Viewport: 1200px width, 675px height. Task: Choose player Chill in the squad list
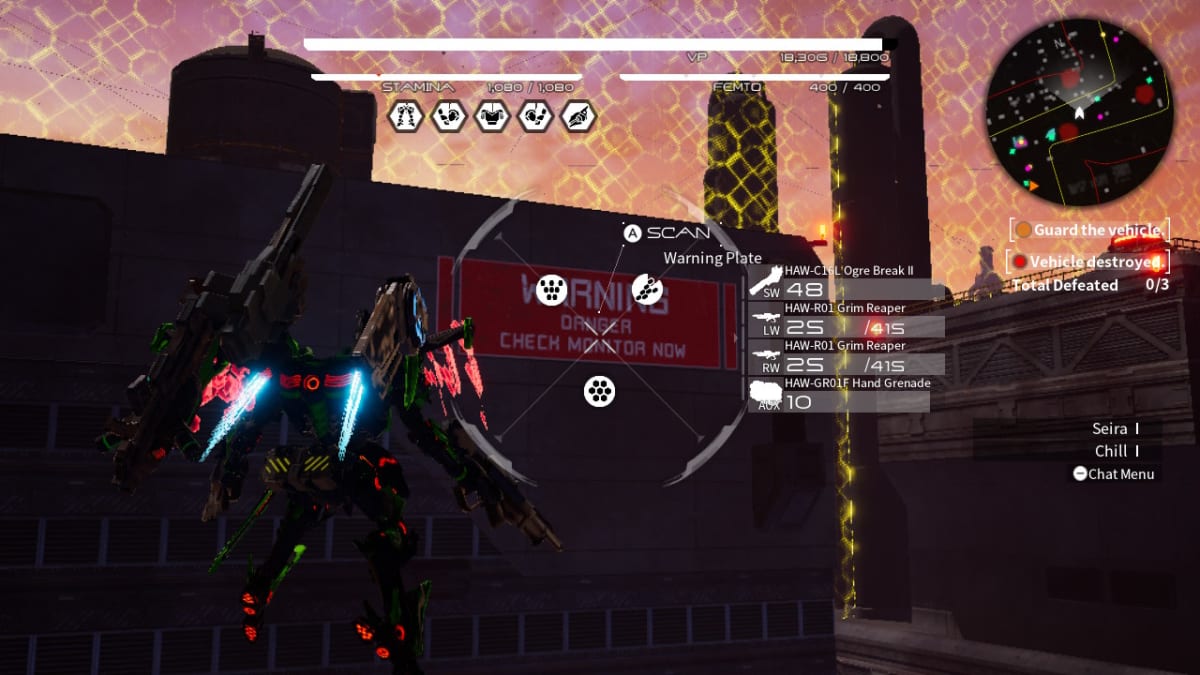(1111, 451)
